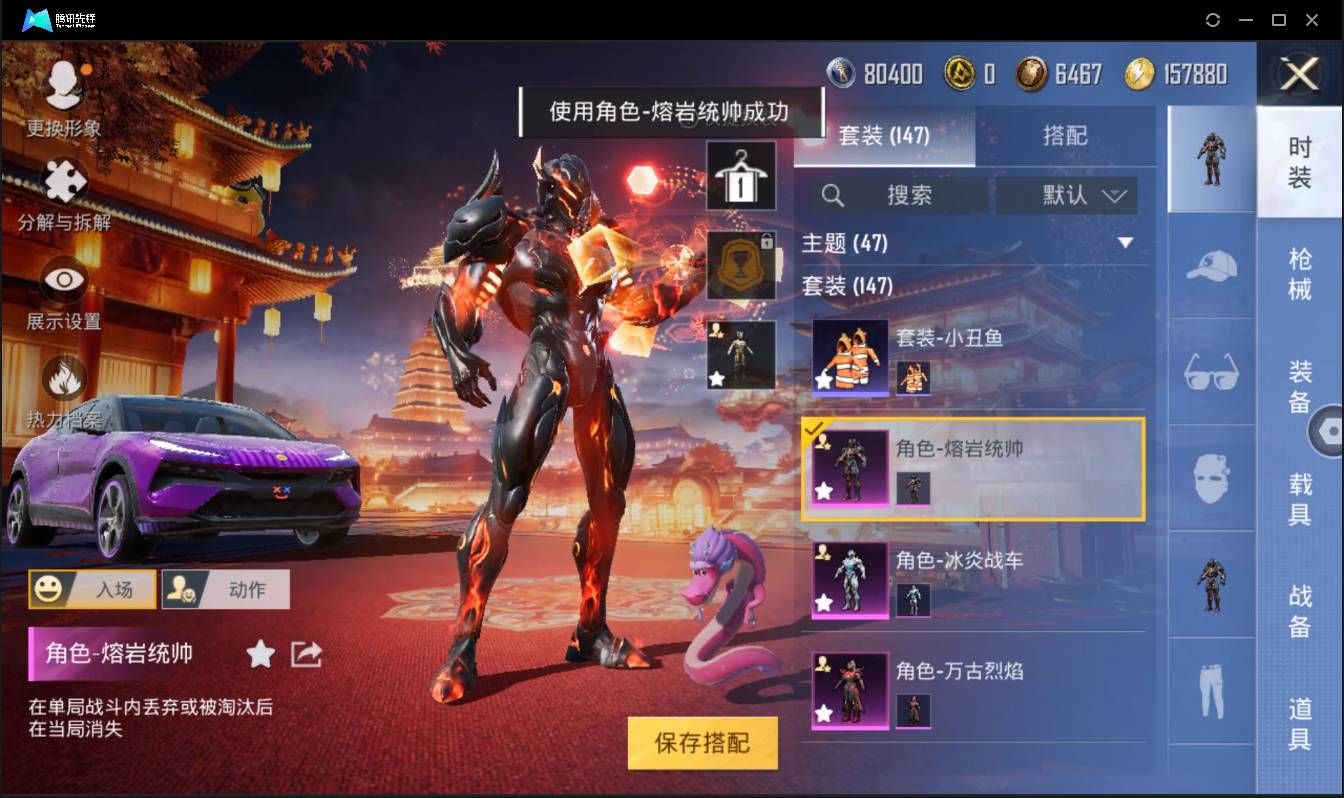The width and height of the screenshot is (1344, 798).
Task: Open the pants category icon in sidebar
Action: point(1210,690)
